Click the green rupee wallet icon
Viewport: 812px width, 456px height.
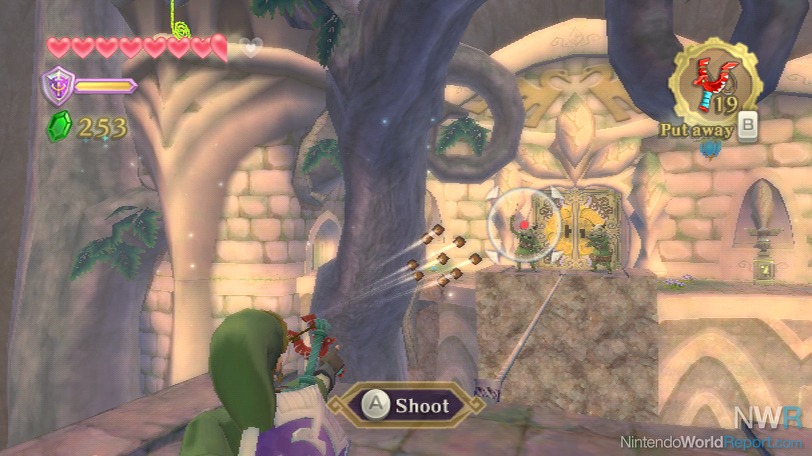[58, 127]
